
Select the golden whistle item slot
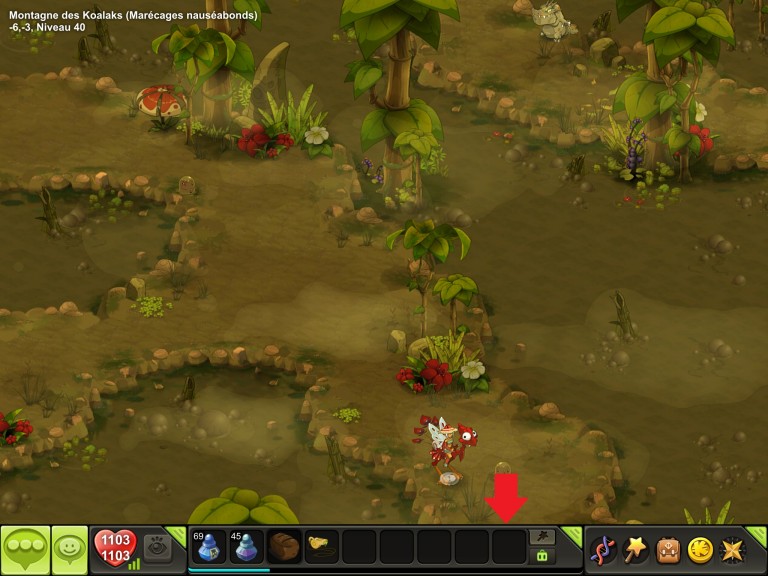(x=321, y=547)
